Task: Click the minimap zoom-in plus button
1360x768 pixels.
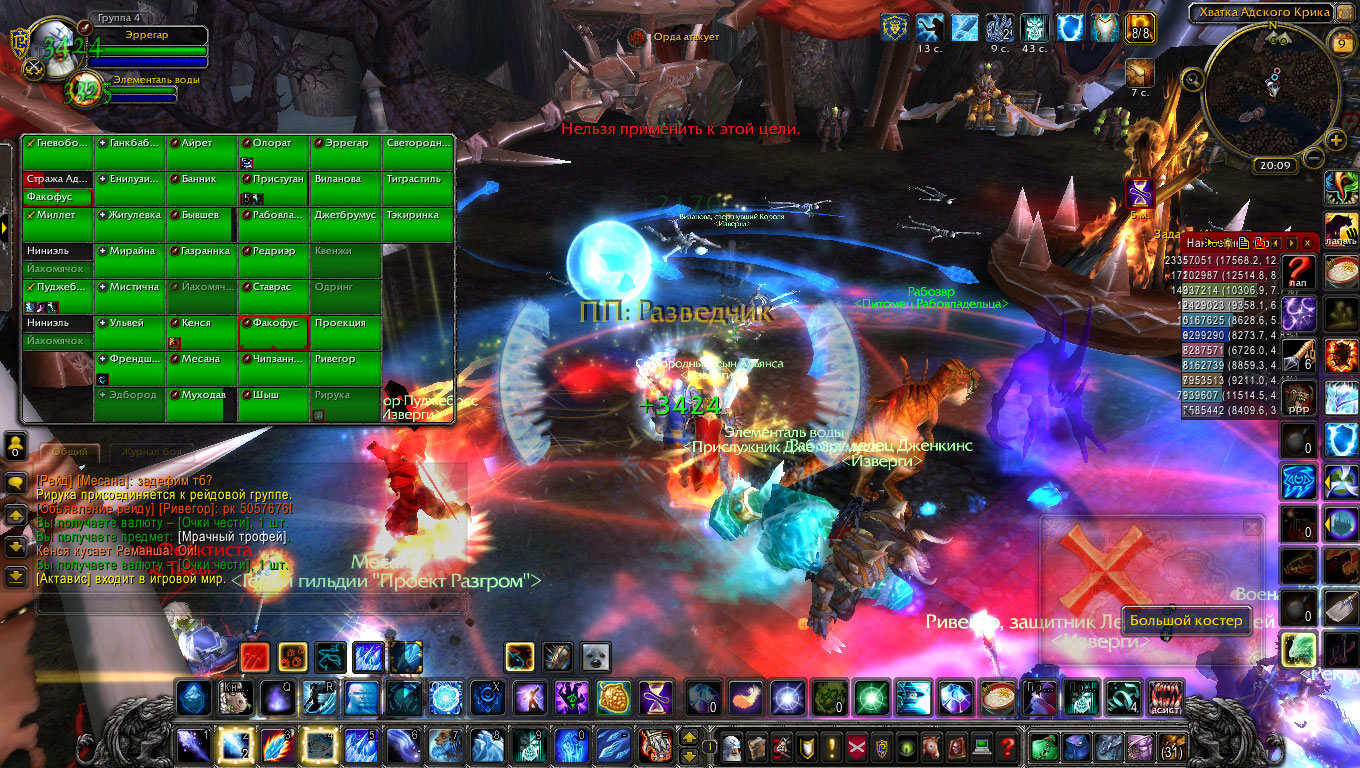Action: point(1337,140)
